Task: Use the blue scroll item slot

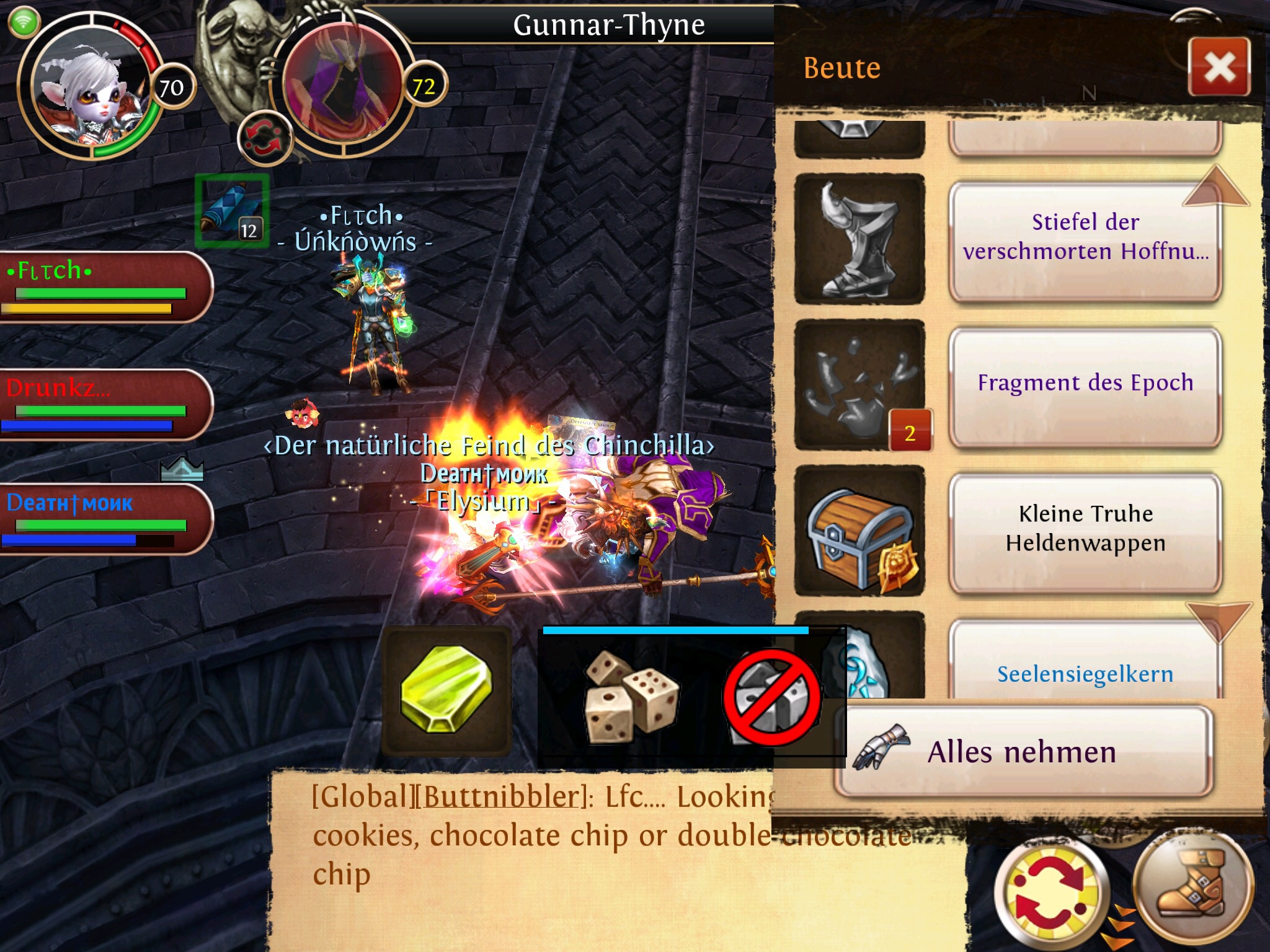Action: tap(232, 211)
